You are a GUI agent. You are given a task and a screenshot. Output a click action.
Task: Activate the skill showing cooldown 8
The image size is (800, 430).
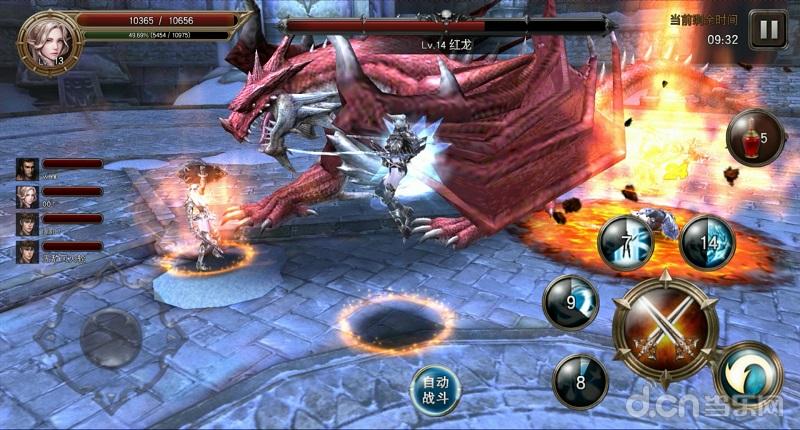click(x=579, y=381)
